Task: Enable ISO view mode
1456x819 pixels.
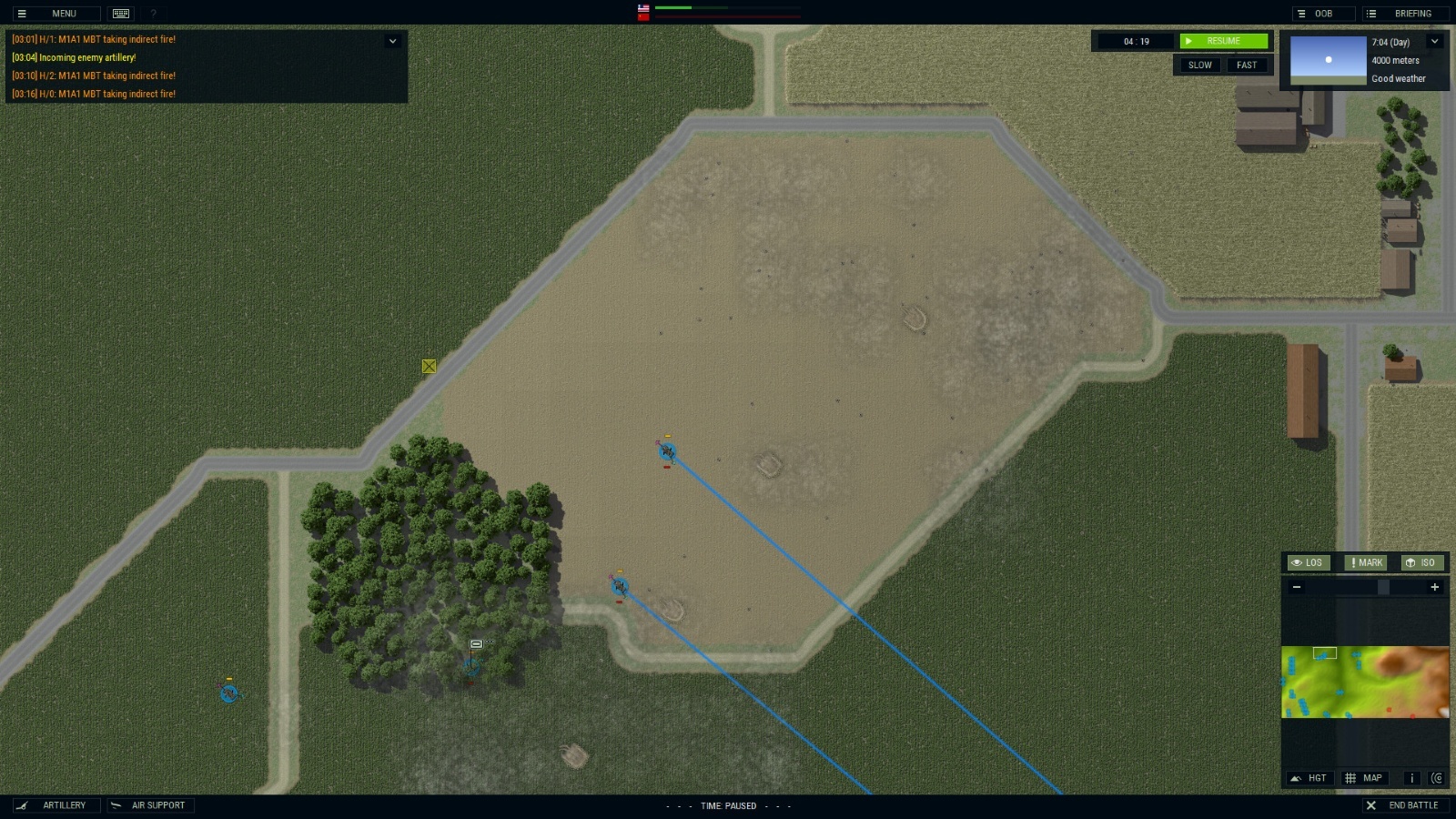Action: 1422,562
